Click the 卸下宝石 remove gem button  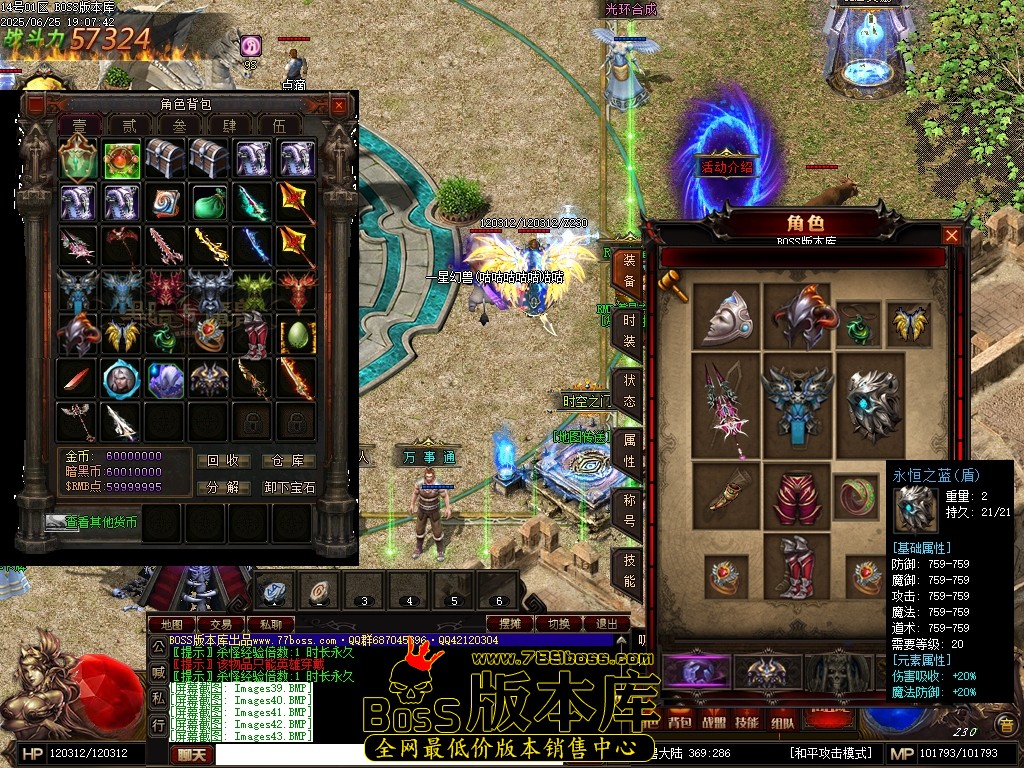coord(289,488)
